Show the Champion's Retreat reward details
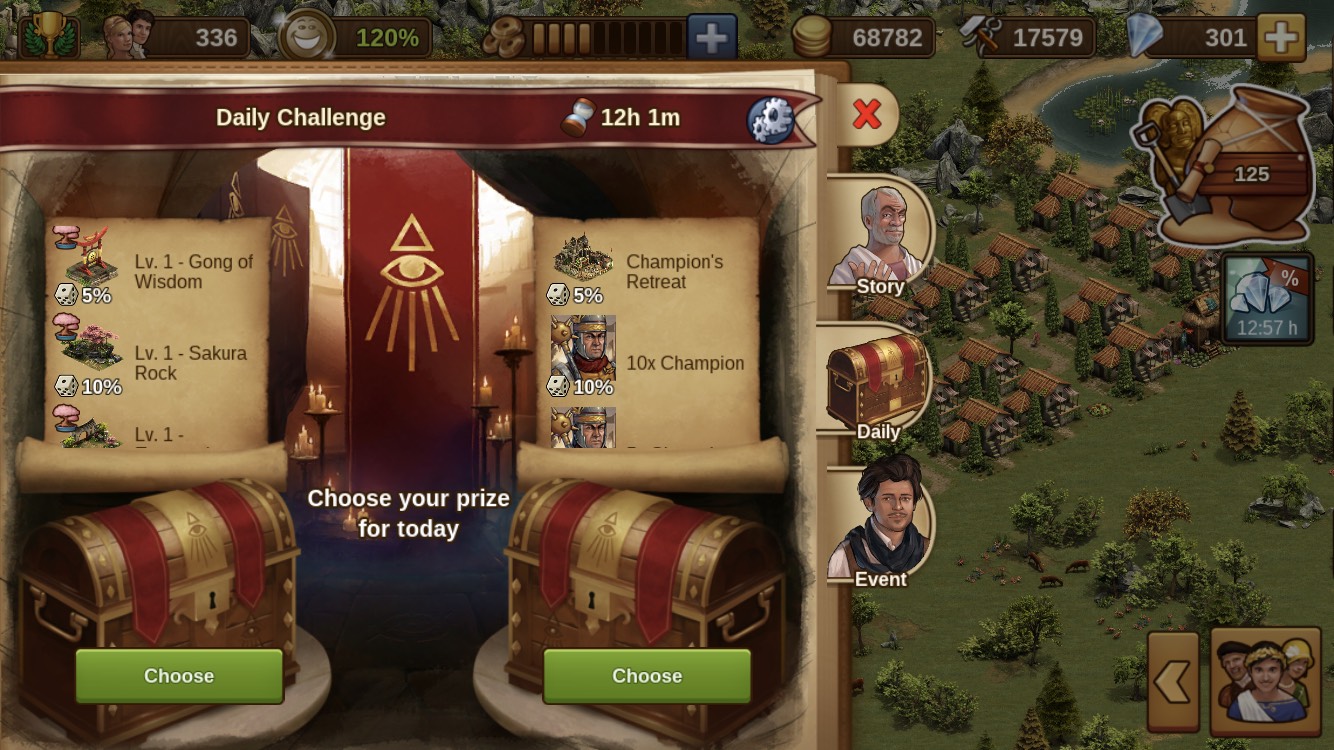Viewport: 1334px width, 750px height. [x=650, y=270]
